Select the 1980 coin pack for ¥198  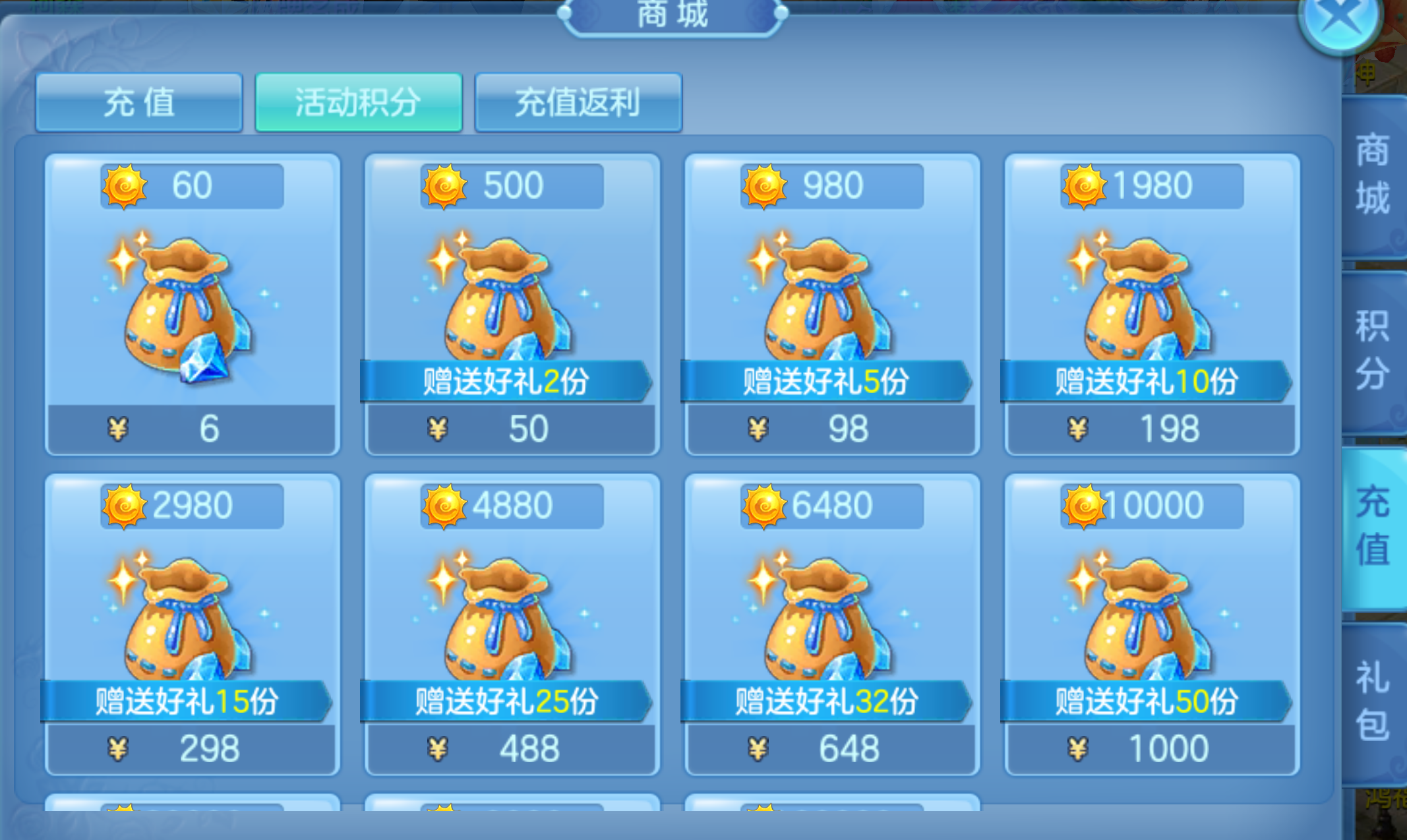coord(1151,305)
